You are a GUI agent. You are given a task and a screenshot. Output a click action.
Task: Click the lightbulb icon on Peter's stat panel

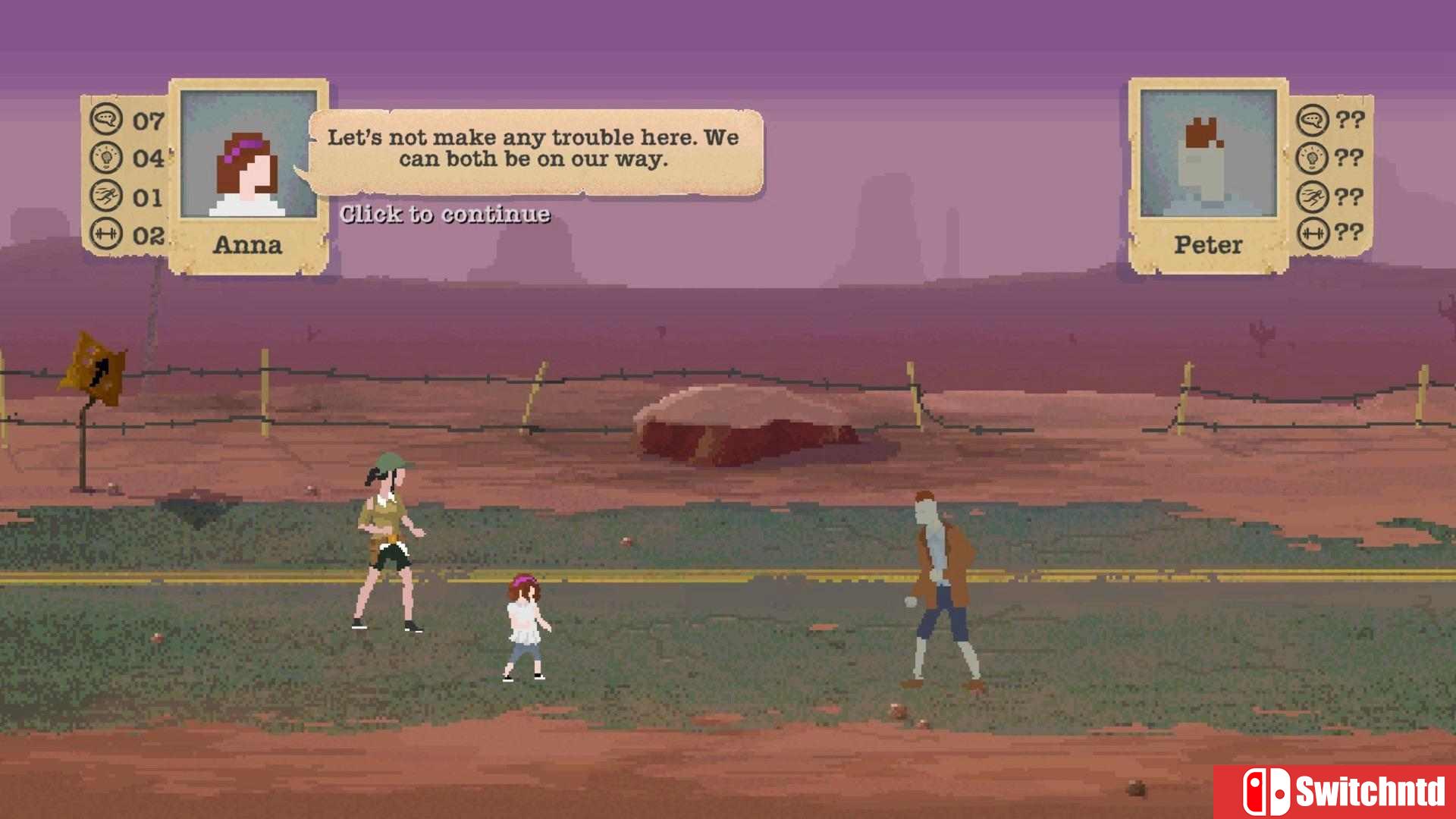point(1313,157)
